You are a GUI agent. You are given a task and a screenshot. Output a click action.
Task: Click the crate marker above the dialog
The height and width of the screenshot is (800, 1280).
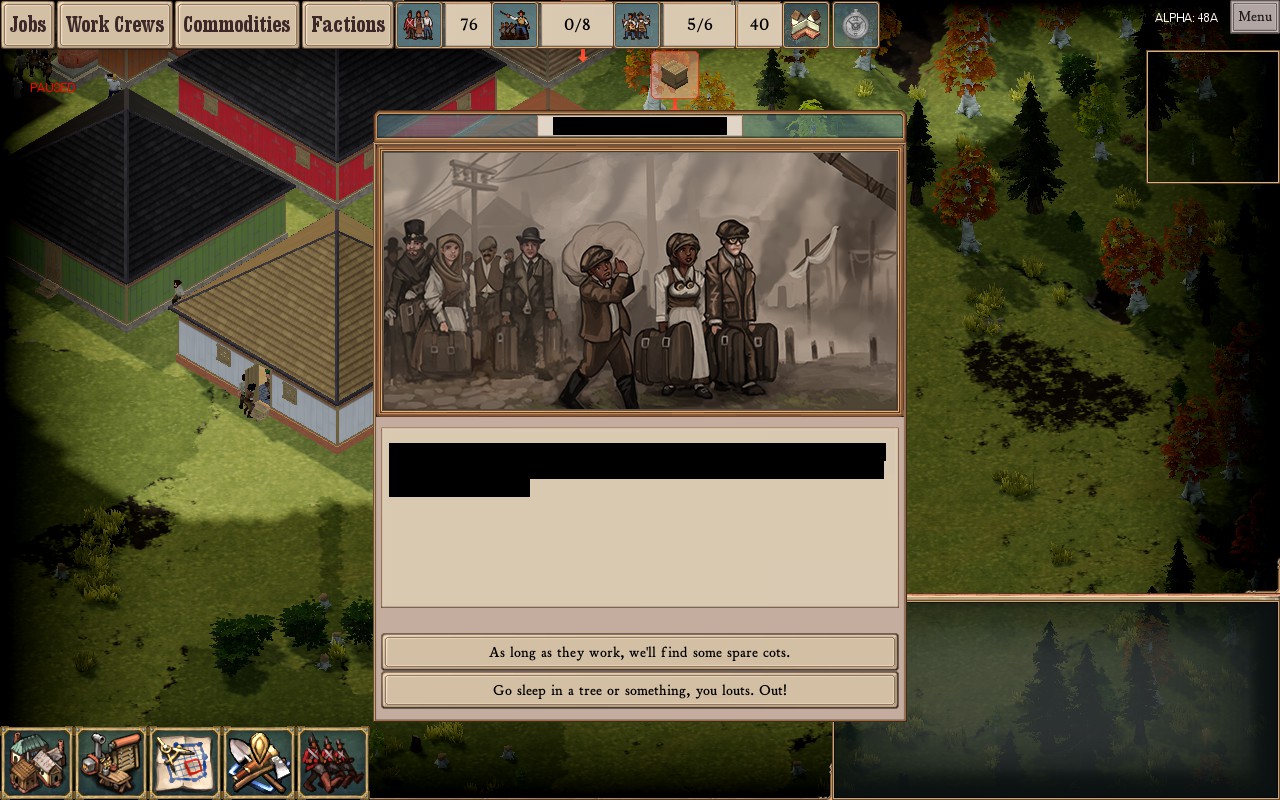point(673,75)
